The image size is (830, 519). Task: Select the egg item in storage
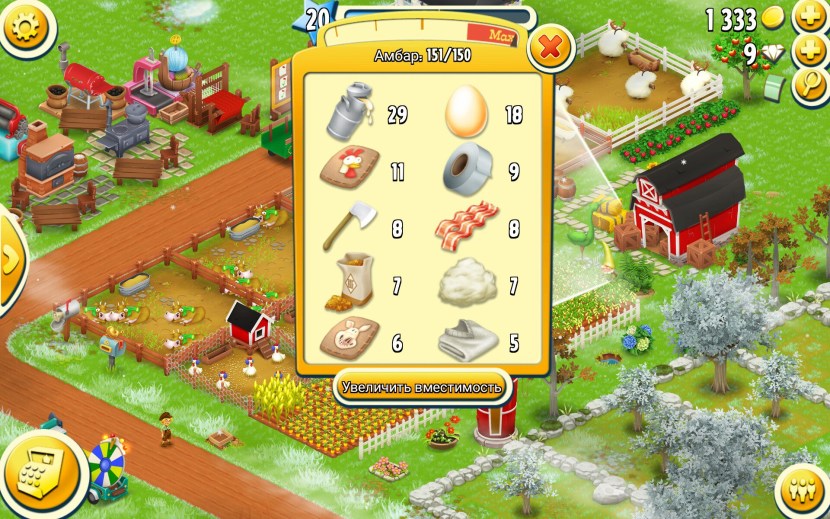pos(466,112)
